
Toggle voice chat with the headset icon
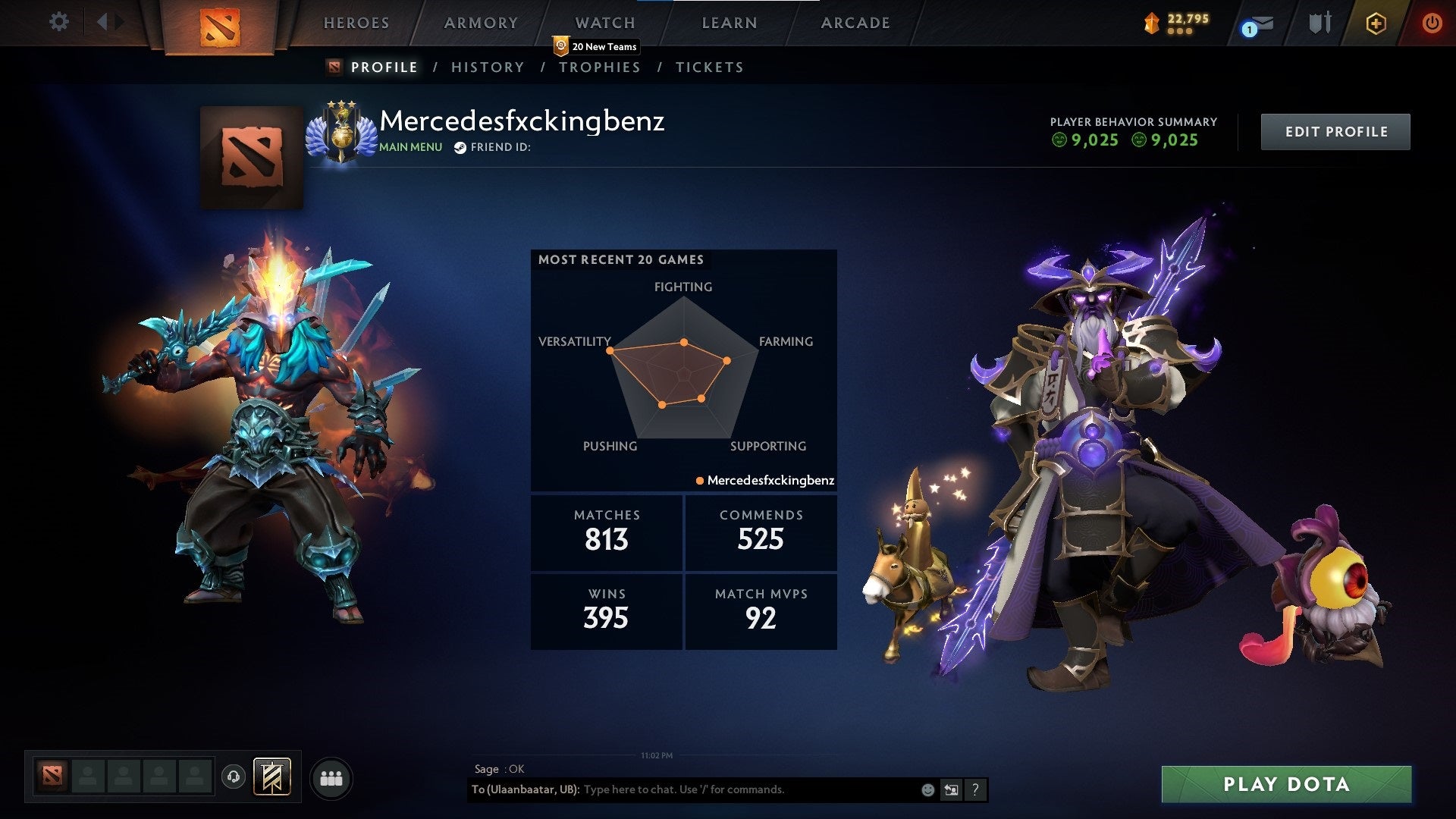[234, 777]
